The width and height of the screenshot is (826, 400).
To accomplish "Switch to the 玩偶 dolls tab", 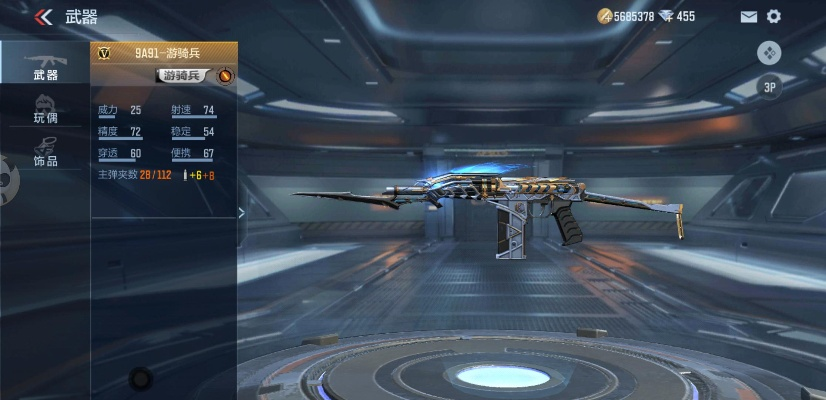I will point(44,108).
